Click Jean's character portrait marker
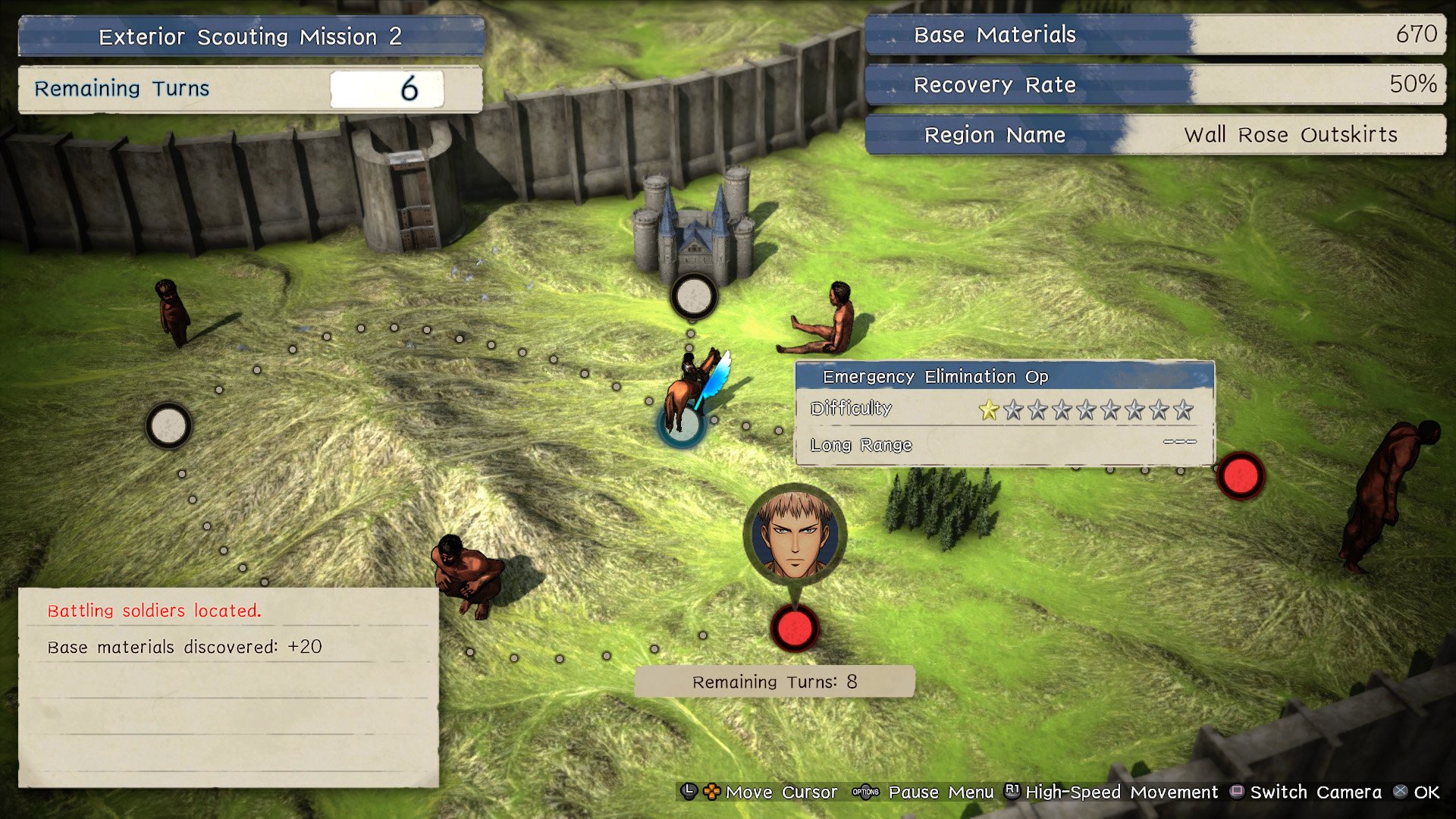1456x819 pixels. 795,533
